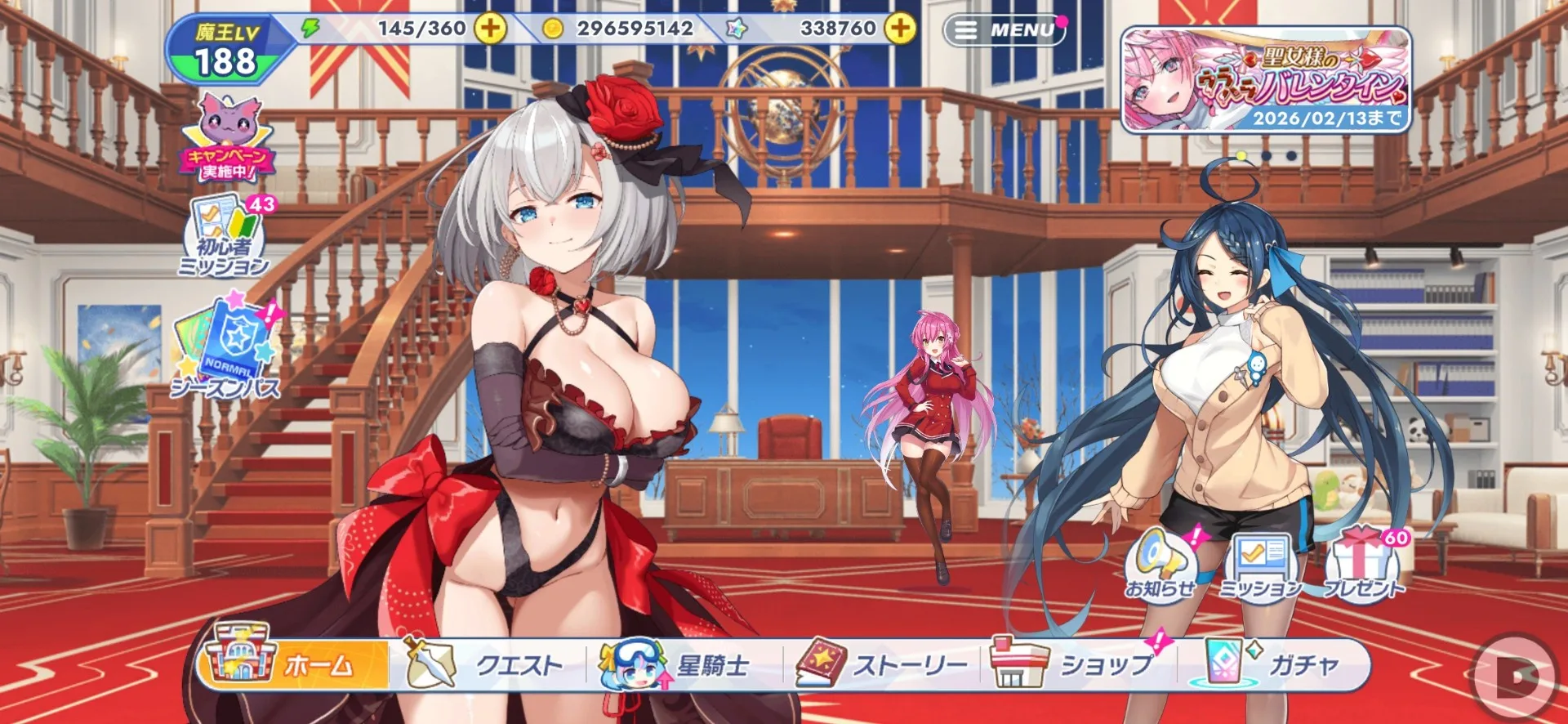Add star gems with the plus button

pyautogui.click(x=900, y=29)
